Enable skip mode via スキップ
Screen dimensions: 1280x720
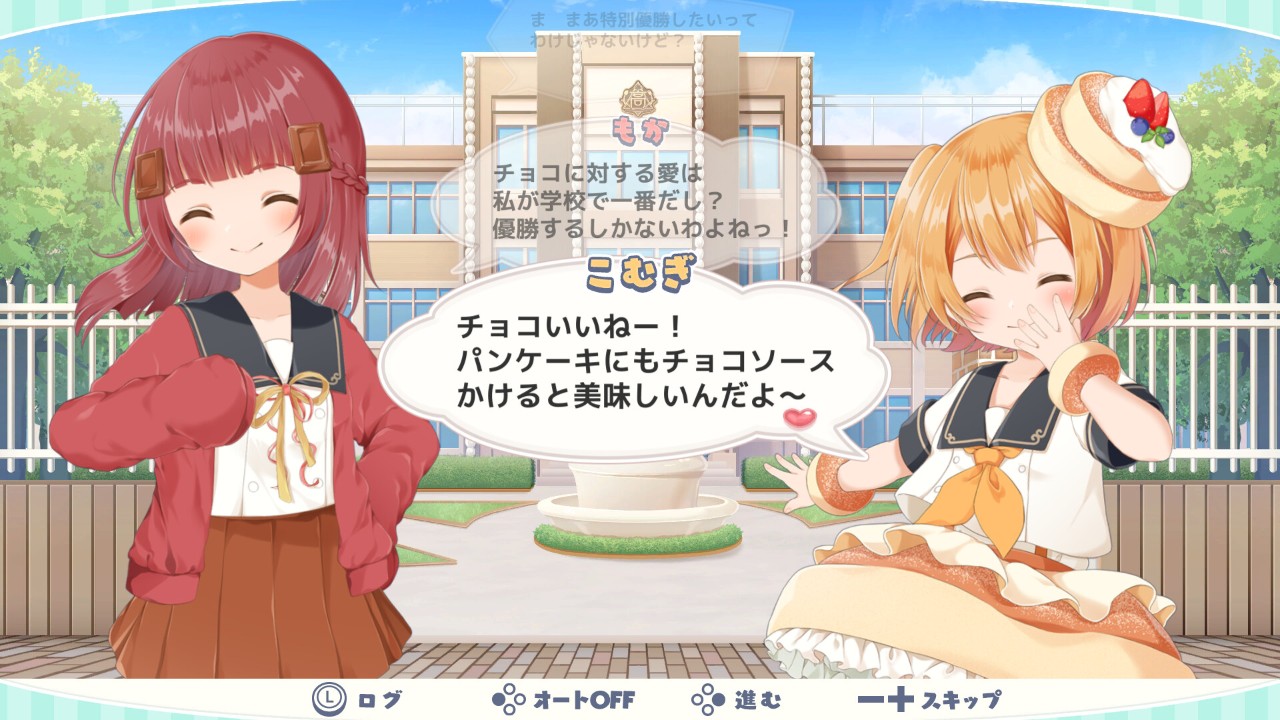[930, 700]
